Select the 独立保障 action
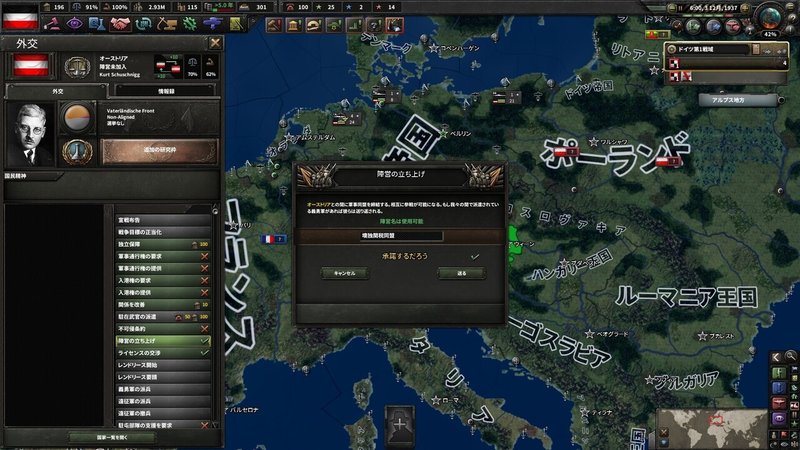Viewport: 800px width, 450px height. tap(160, 243)
